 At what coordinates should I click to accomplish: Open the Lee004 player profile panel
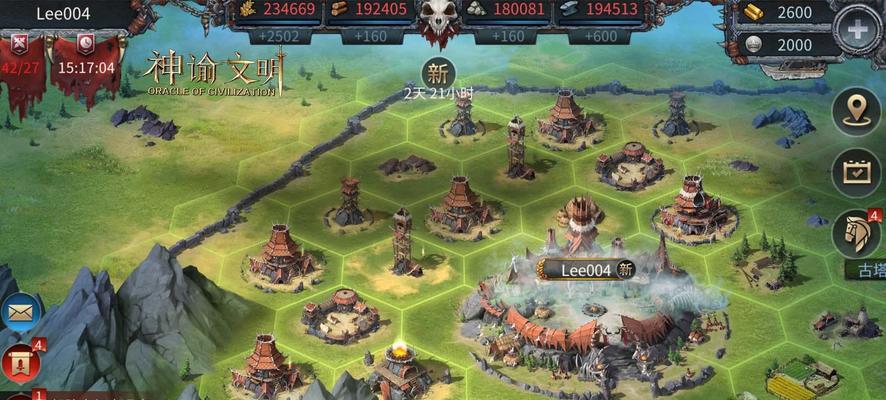[65, 14]
